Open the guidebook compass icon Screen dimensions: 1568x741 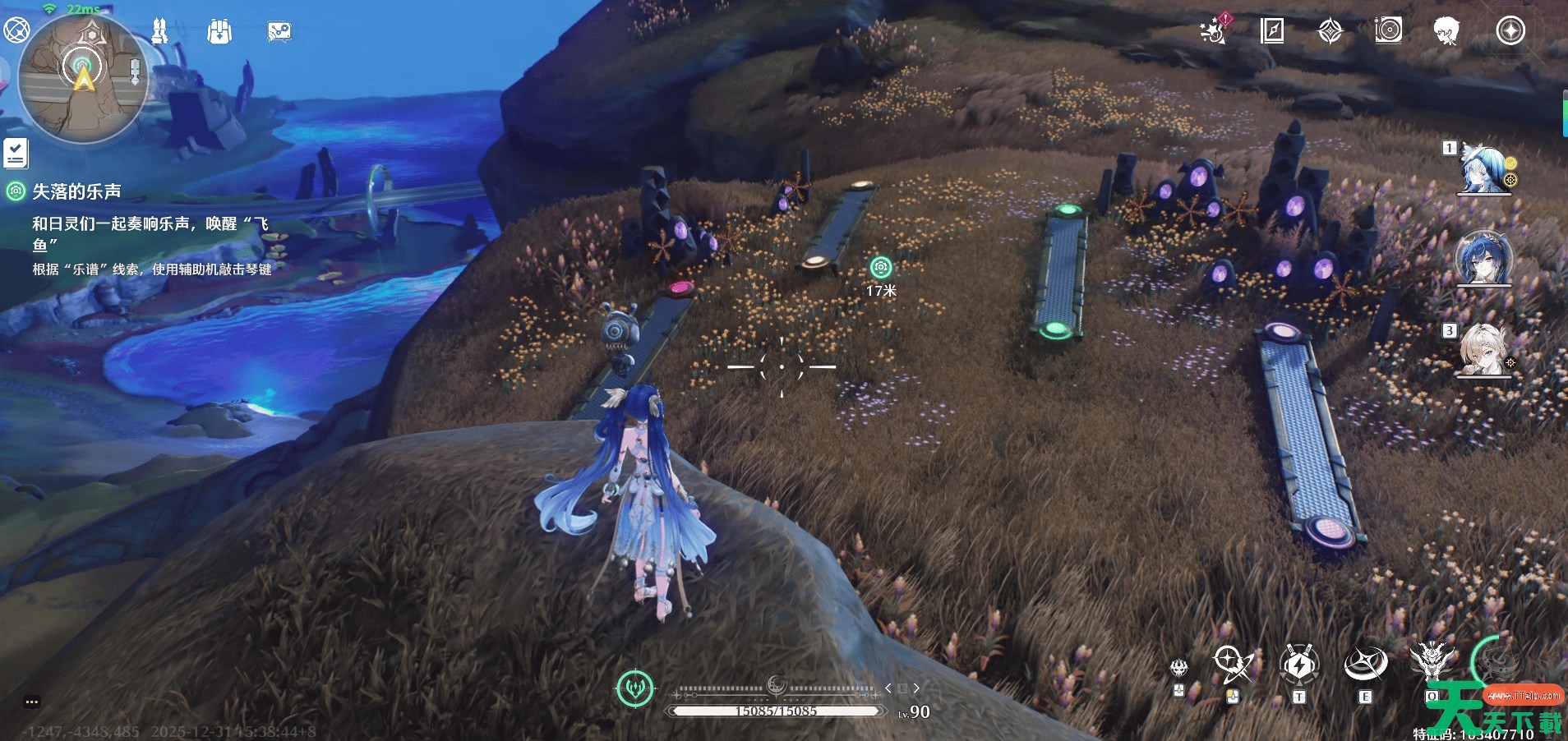tap(1271, 31)
